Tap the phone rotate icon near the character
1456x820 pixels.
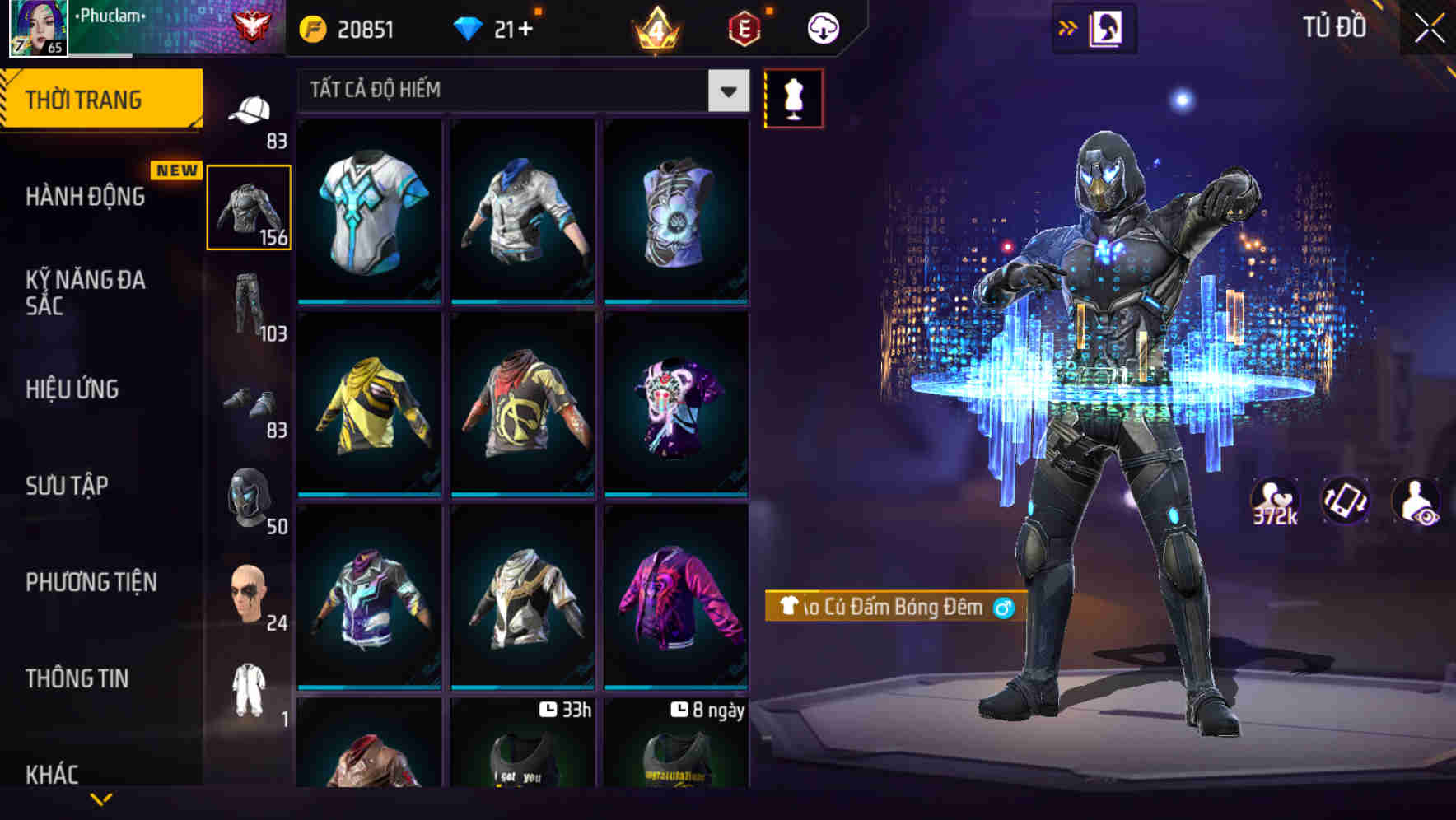pos(1346,501)
